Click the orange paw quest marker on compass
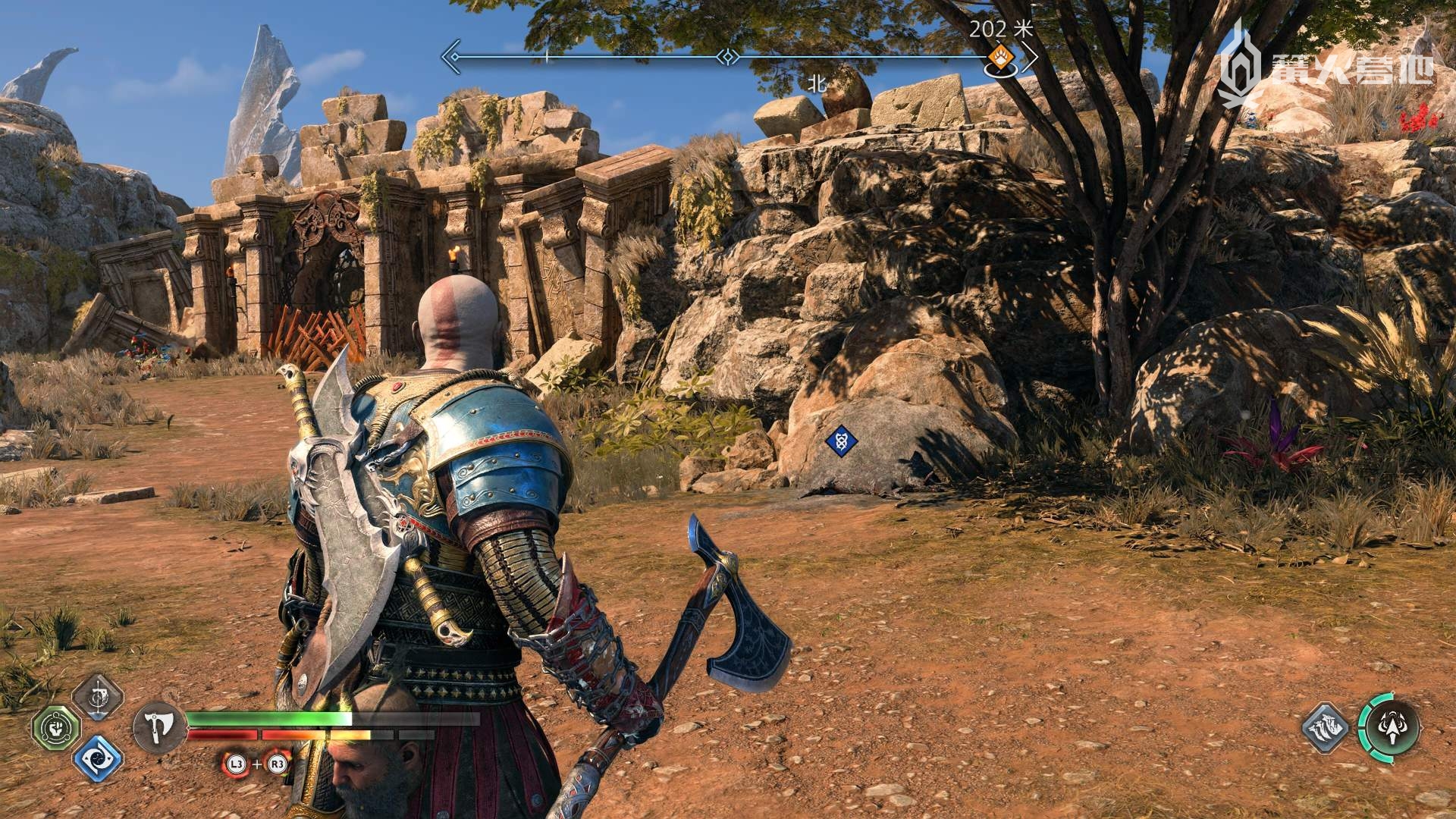The image size is (1456, 819). click(x=1003, y=56)
